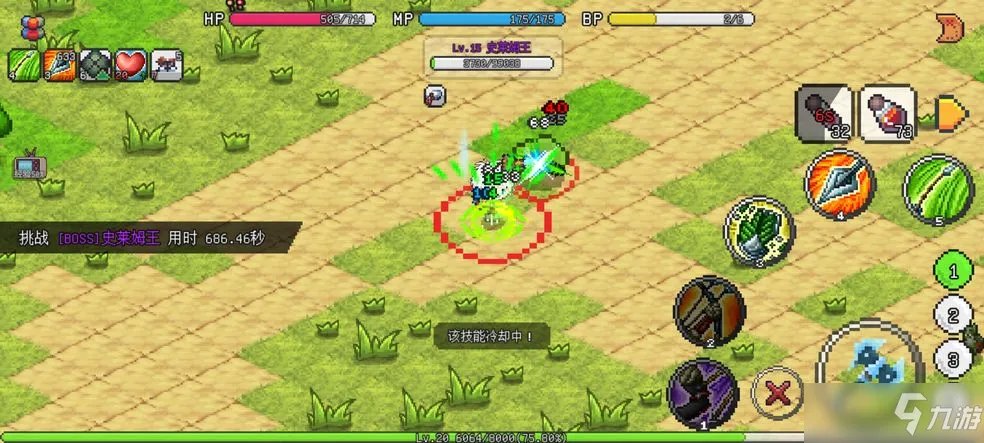The image size is (984, 443).
Task: Open the Slime King boss challenge tracker
Action: 148,238
